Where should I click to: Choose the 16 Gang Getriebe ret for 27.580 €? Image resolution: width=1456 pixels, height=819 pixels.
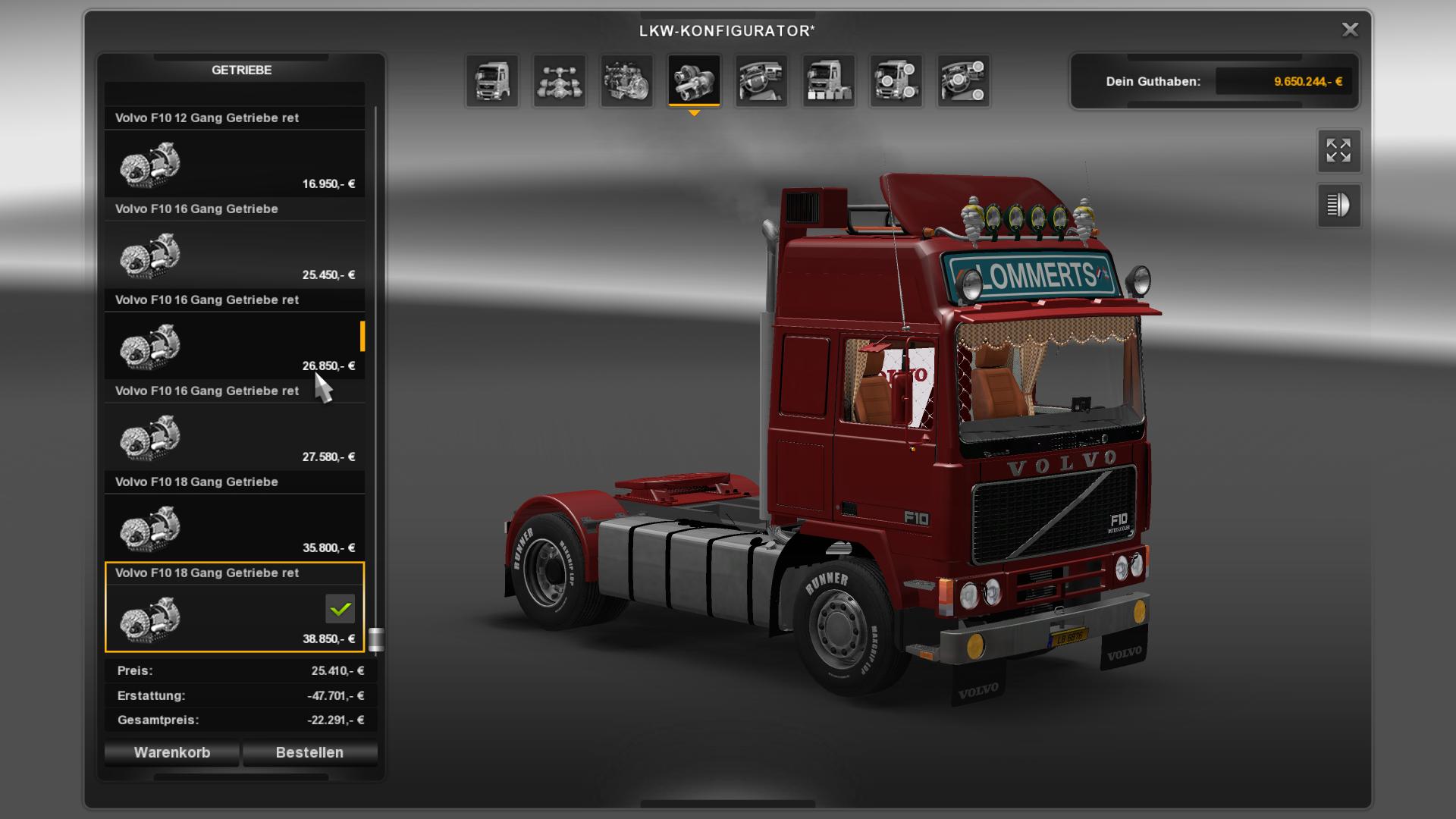click(234, 436)
